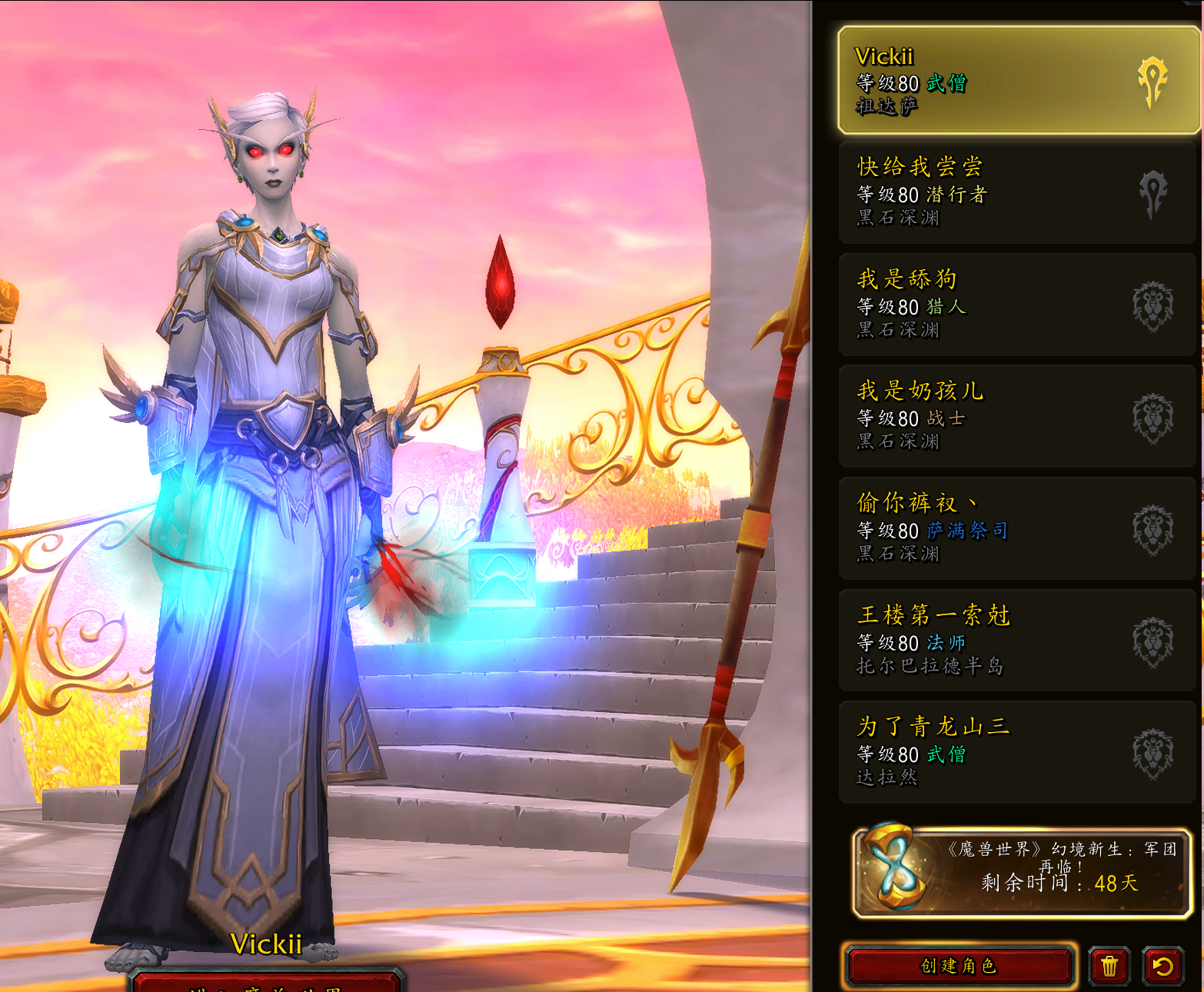Select the hunter character 我是舔狗
Image resolution: width=1204 pixels, height=992 pixels.
click(1016, 304)
